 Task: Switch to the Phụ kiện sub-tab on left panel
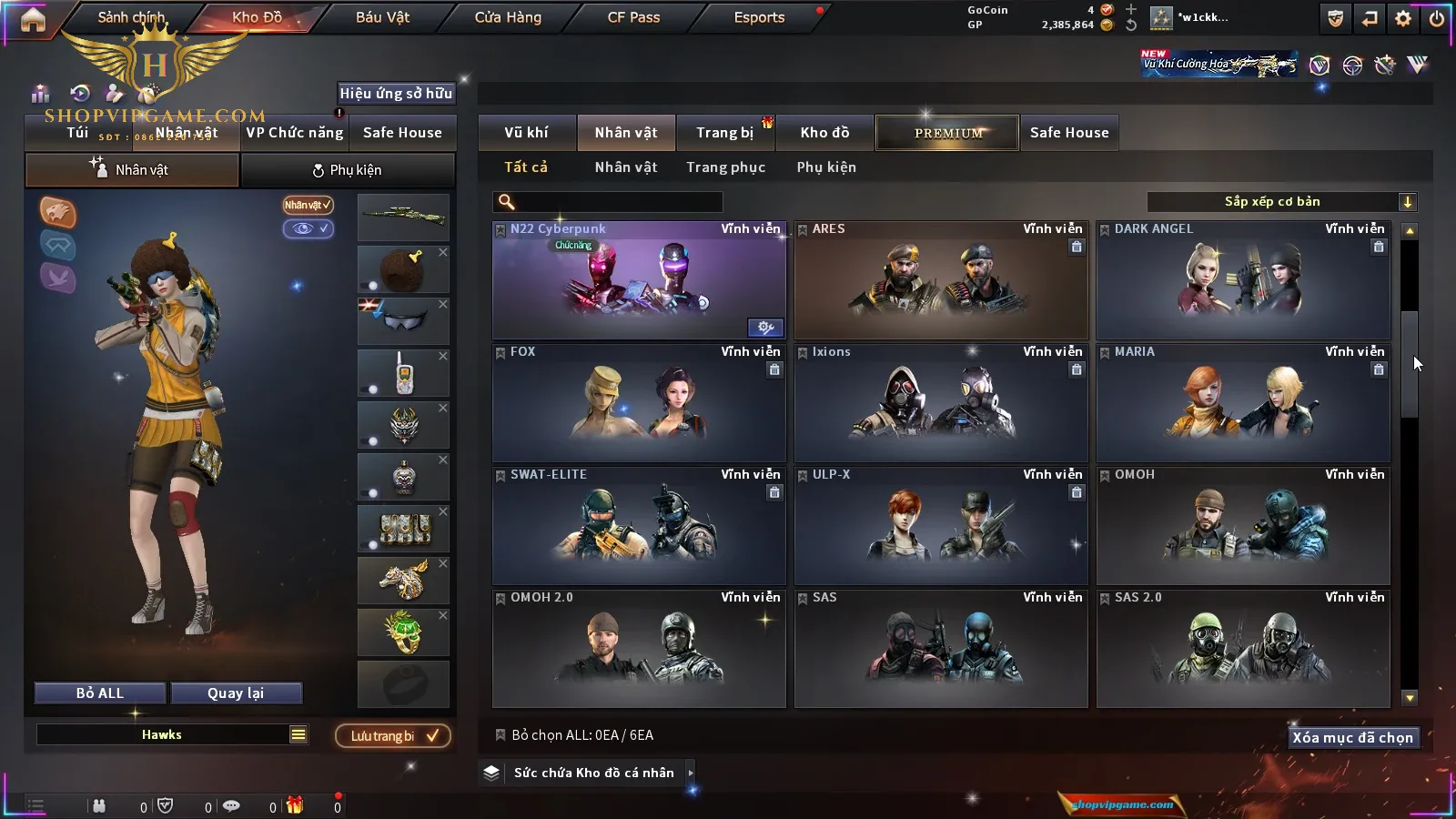point(347,170)
